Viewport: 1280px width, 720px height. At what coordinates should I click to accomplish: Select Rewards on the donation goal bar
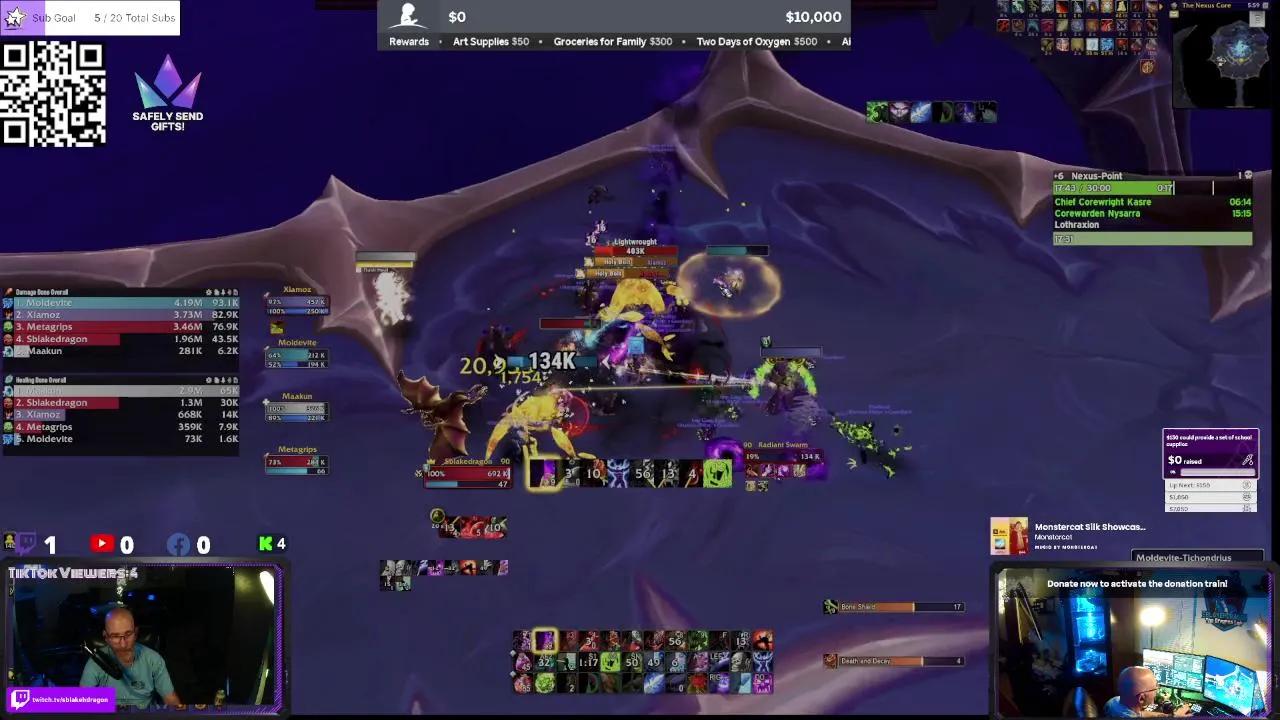(408, 41)
